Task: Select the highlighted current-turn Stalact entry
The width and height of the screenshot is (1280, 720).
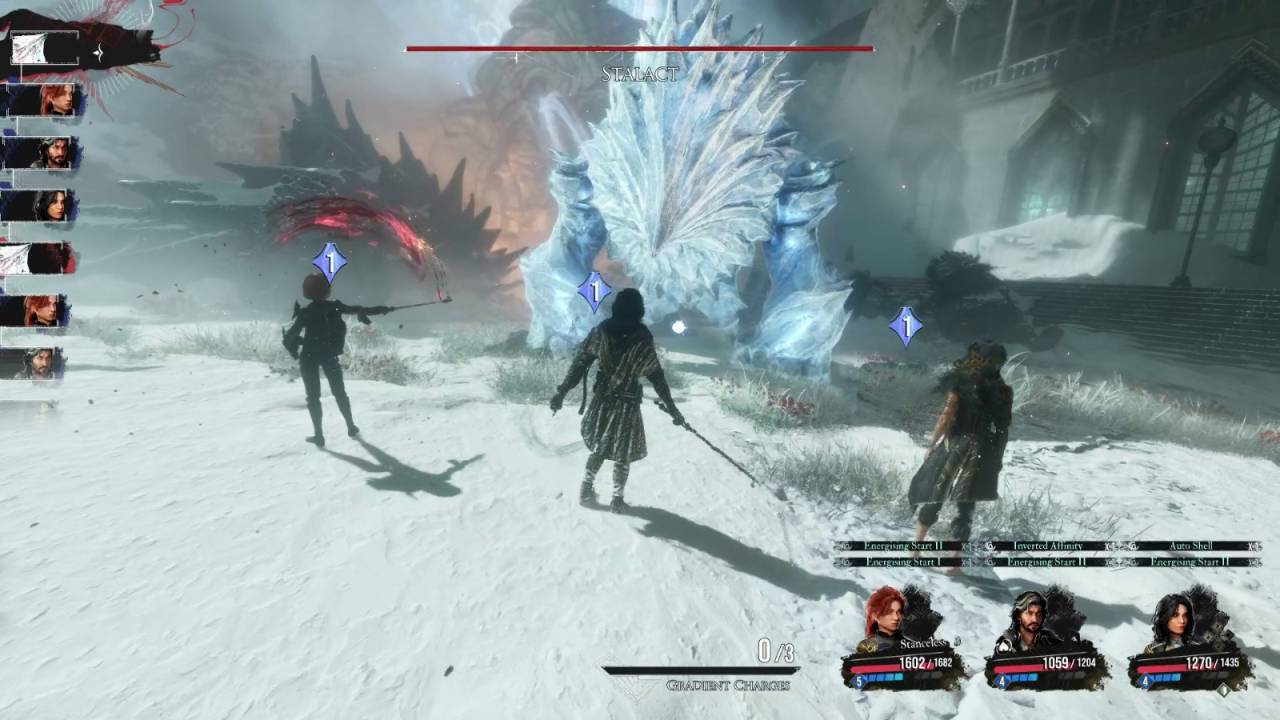Action: tap(45, 48)
